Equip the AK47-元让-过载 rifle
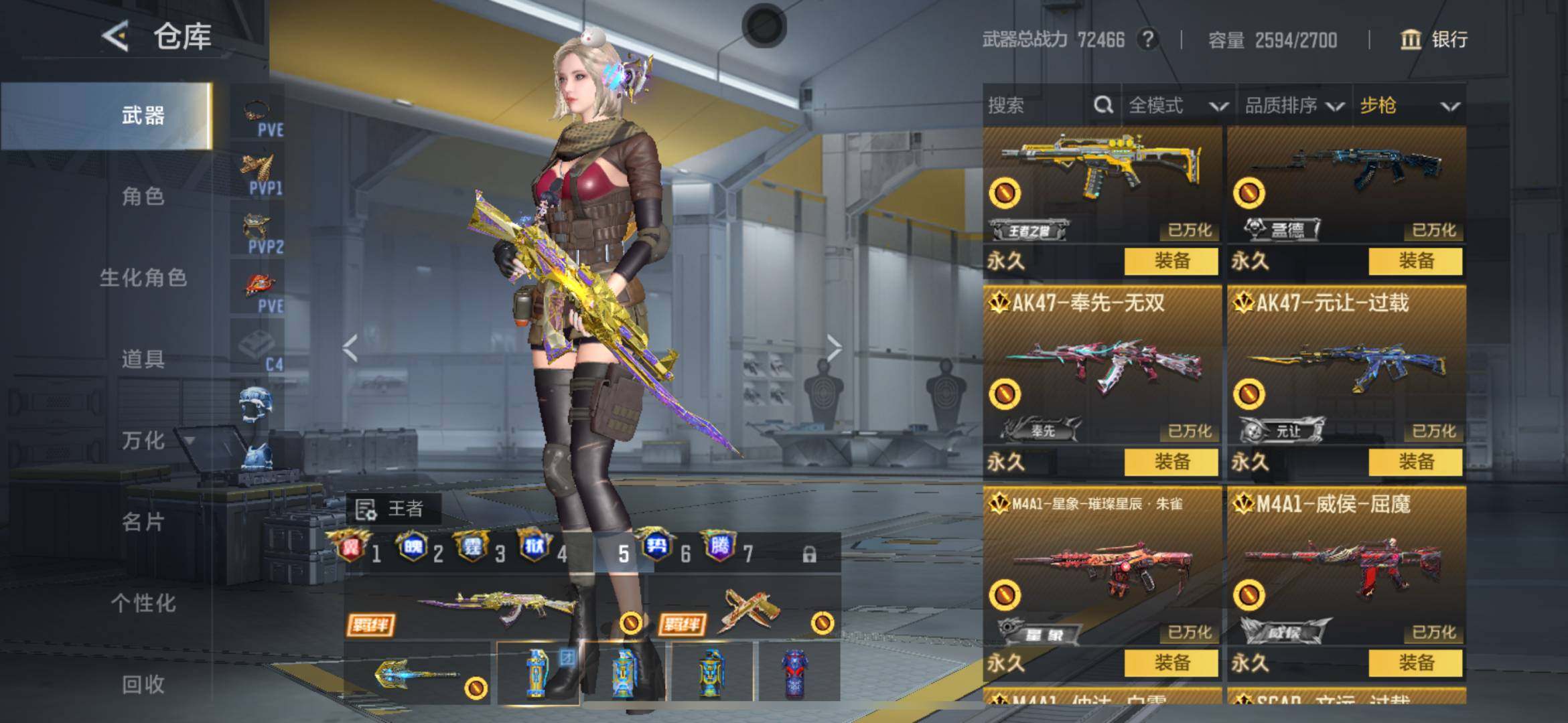 [1415, 462]
